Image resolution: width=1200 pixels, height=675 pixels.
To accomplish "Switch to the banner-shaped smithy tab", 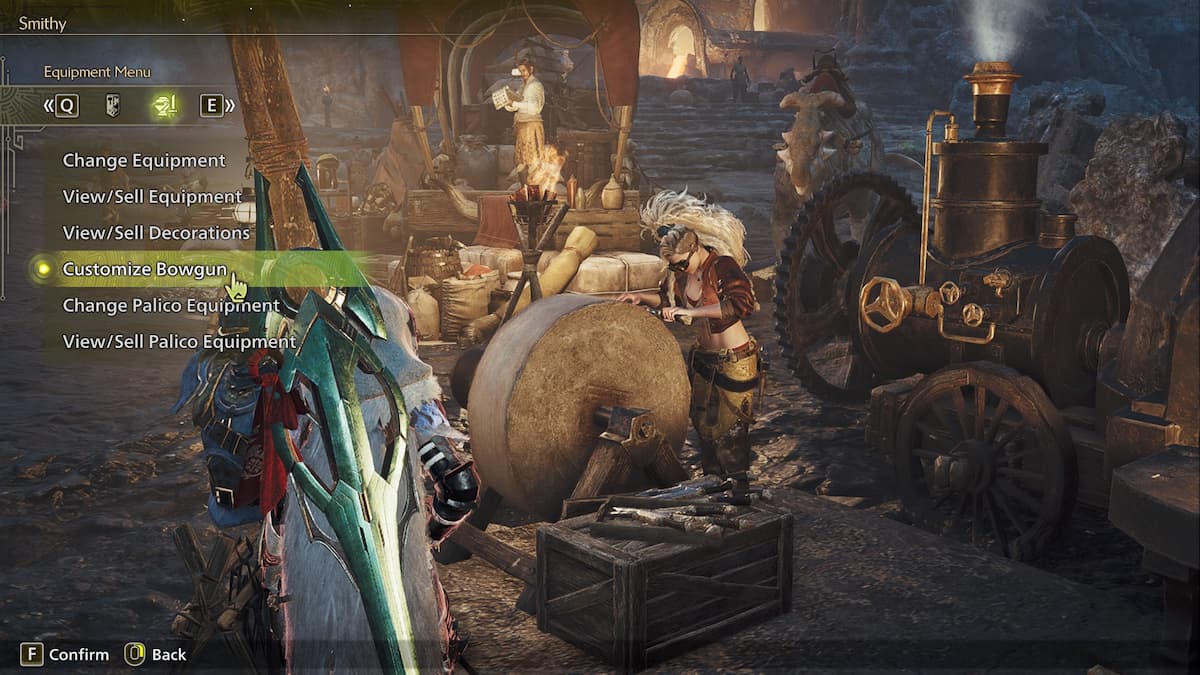I will click(x=113, y=105).
